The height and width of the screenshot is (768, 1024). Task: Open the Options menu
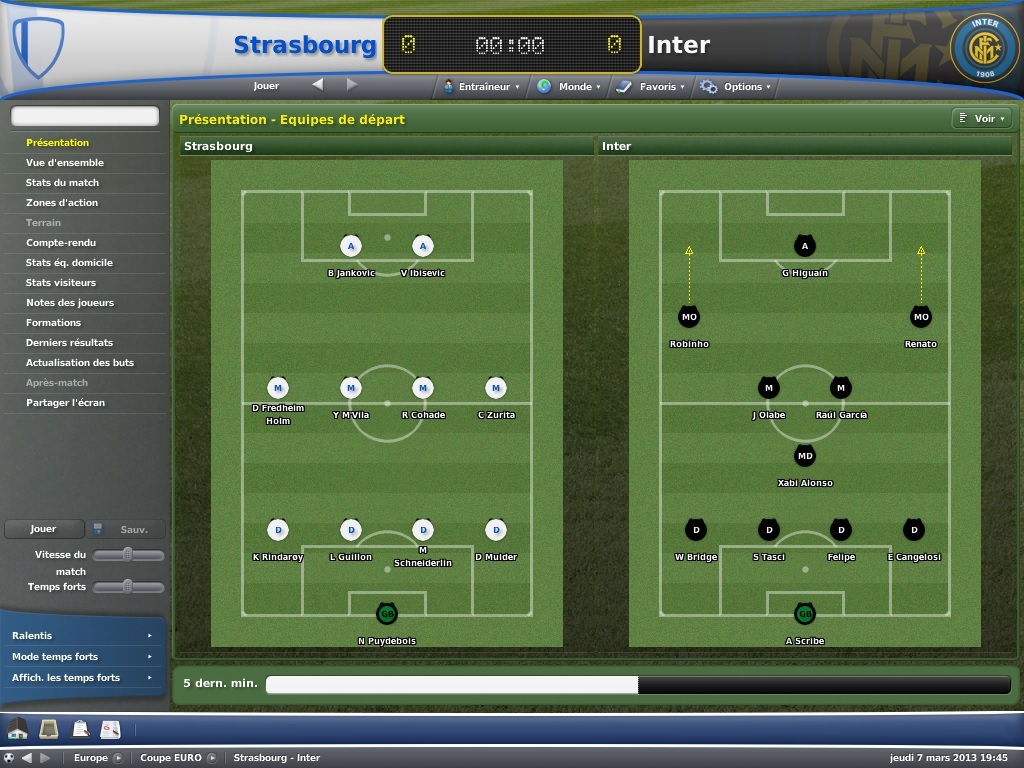click(x=736, y=87)
